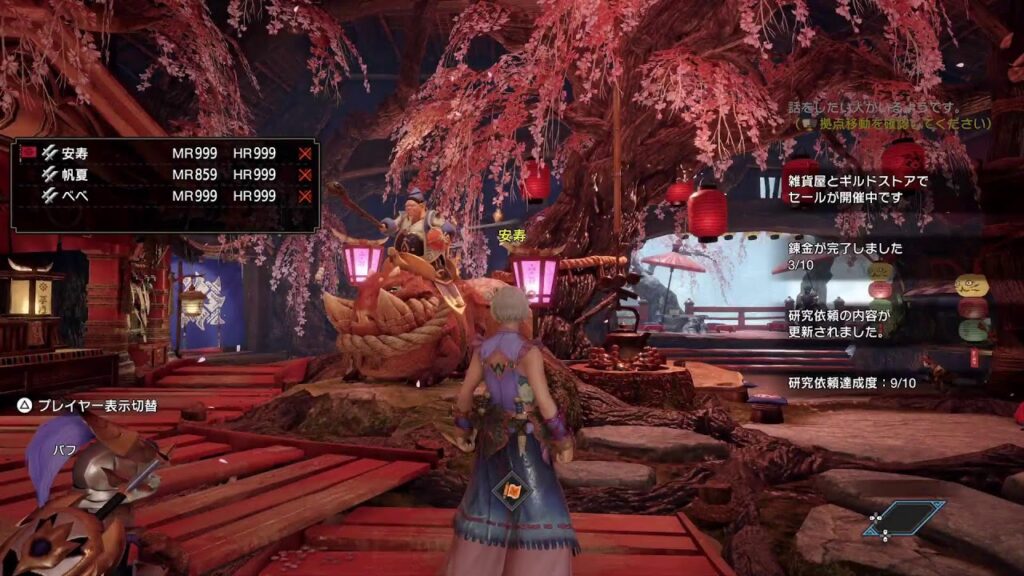
Task: Select player 帆夏 in the member list
Action: (x=75, y=175)
